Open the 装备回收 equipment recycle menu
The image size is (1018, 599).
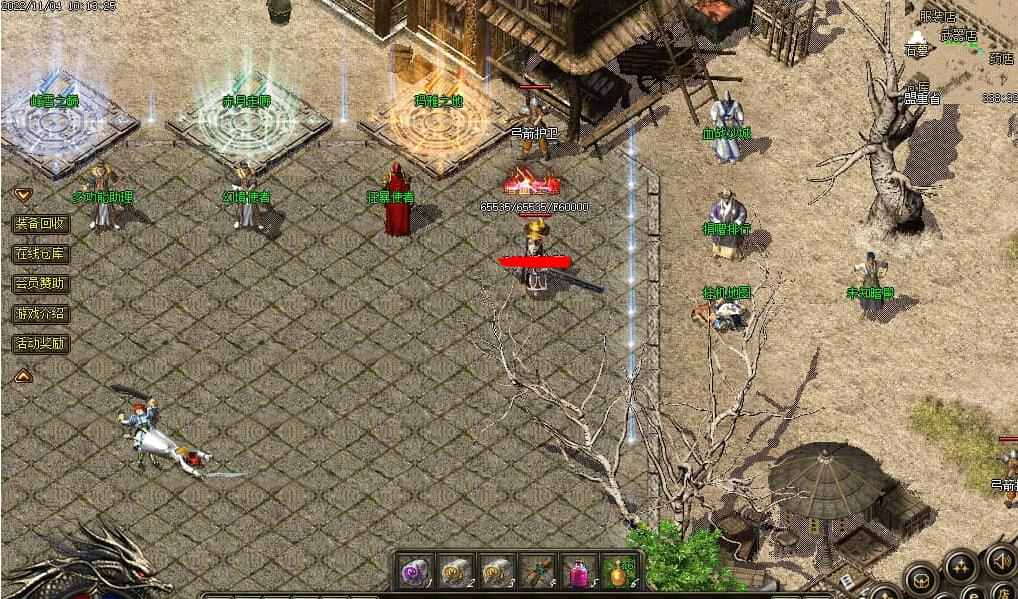tap(40, 224)
